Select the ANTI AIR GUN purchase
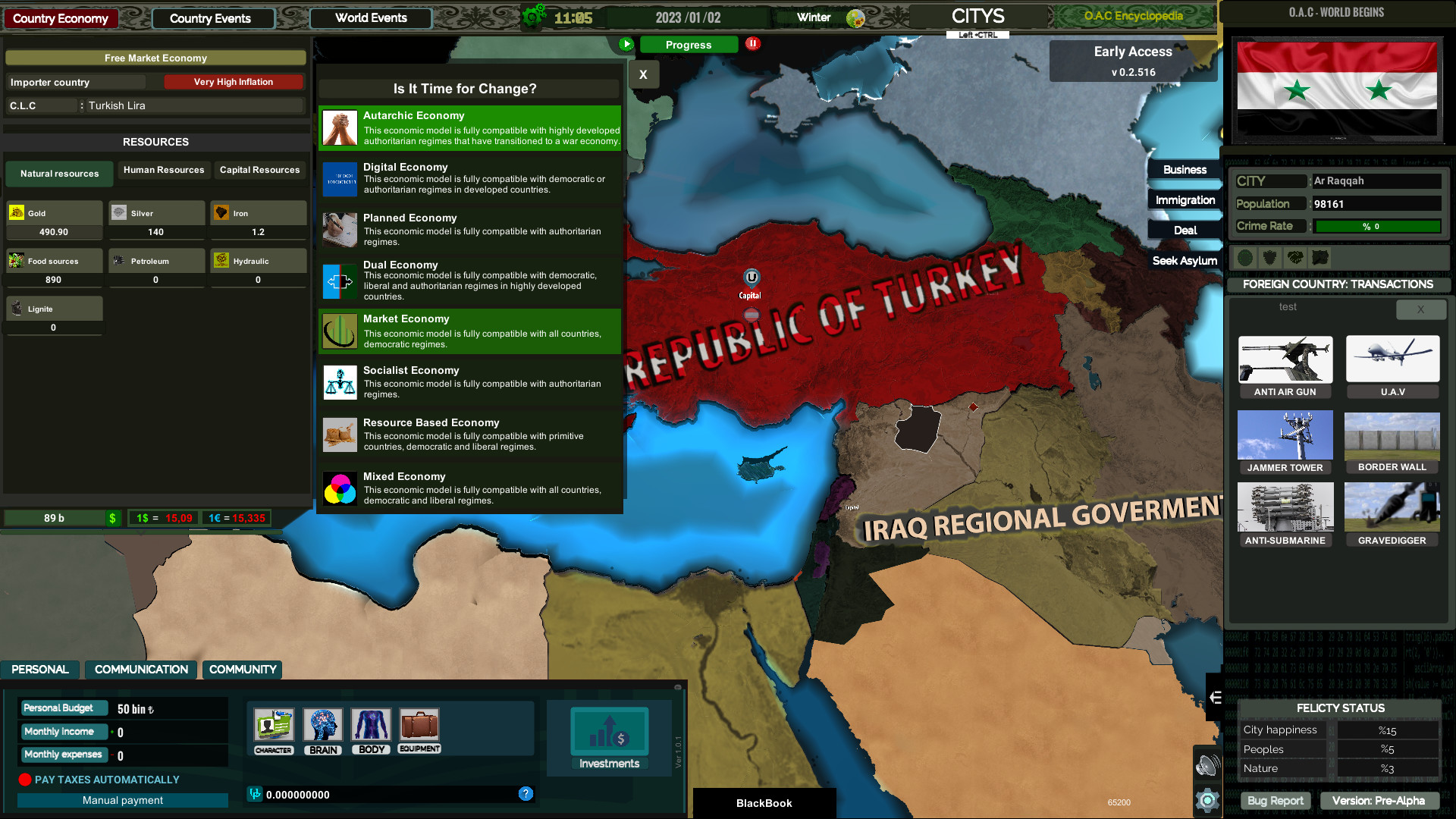 coord(1285,366)
